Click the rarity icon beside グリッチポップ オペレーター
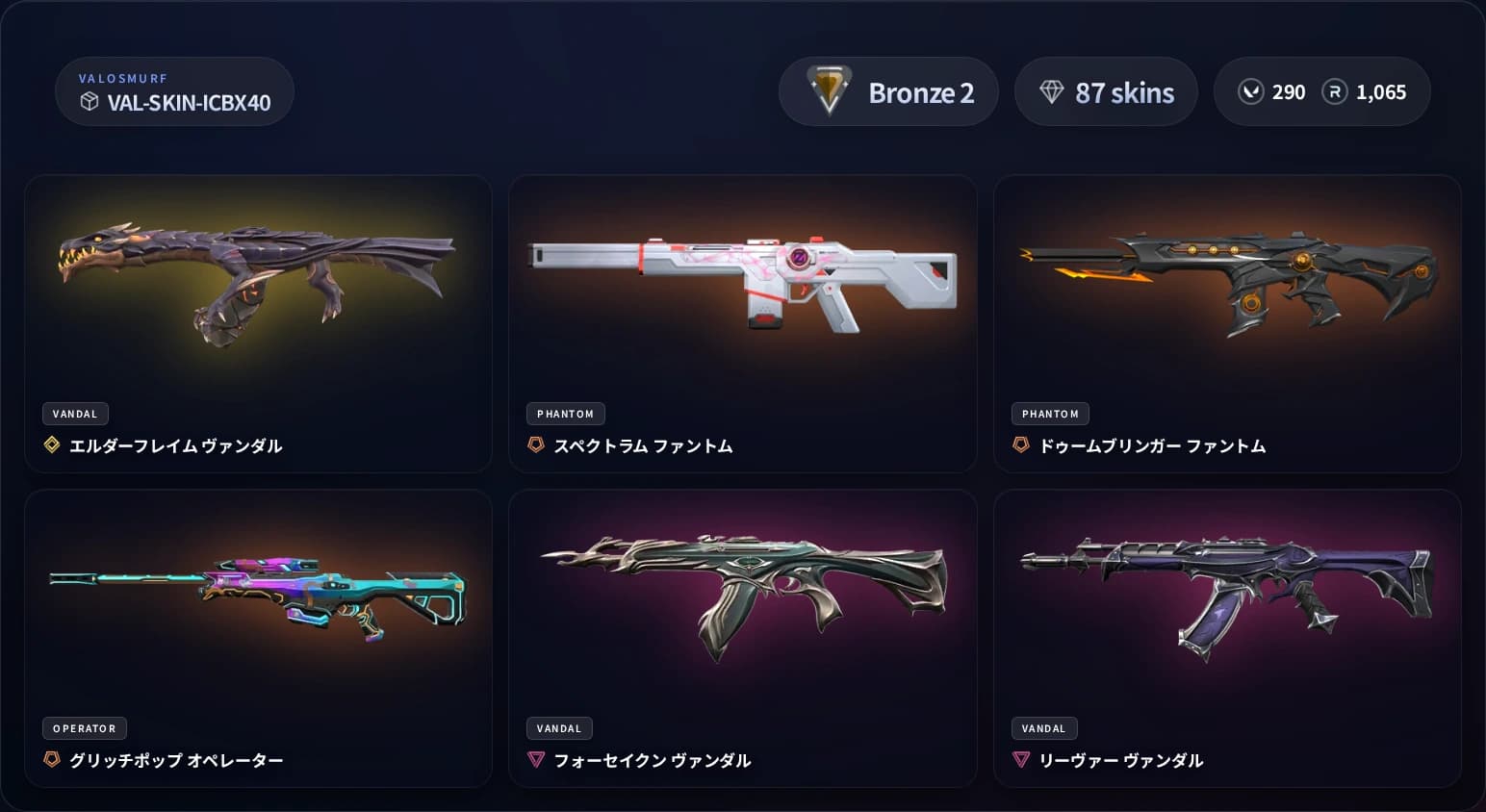Image resolution: width=1486 pixels, height=812 pixels. coord(51,759)
